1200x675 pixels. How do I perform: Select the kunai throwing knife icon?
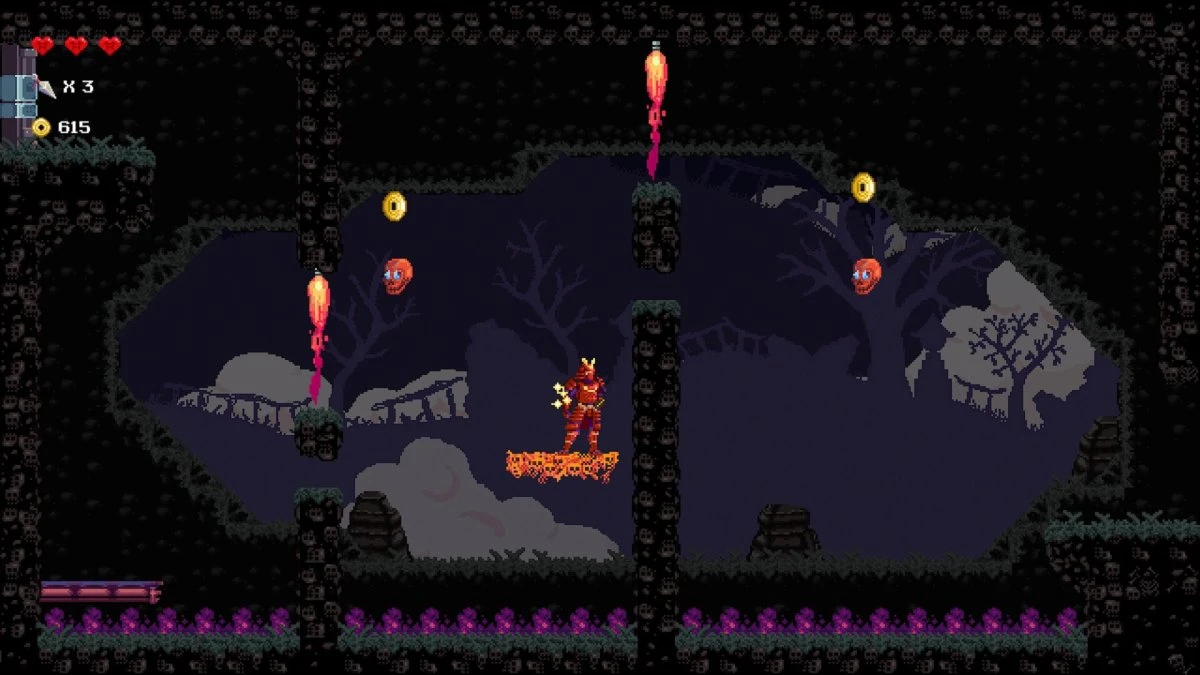pyautogui.click(x=46, y=88)
